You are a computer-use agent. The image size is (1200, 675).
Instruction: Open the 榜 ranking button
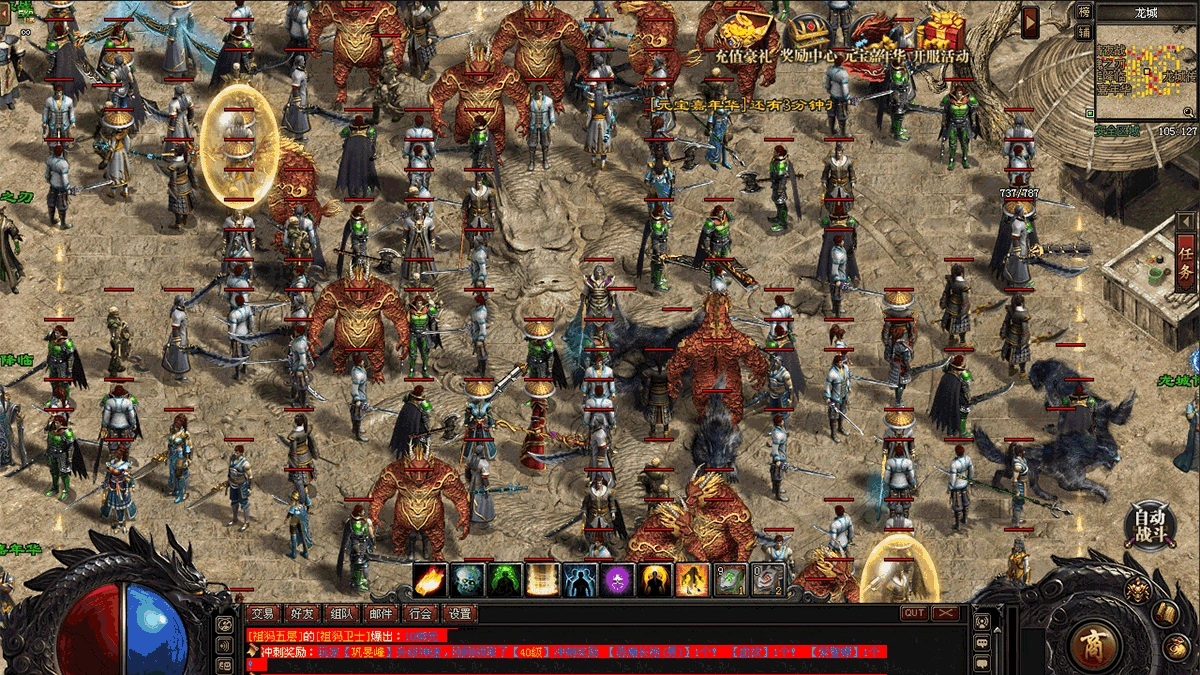pos(1084,11)
